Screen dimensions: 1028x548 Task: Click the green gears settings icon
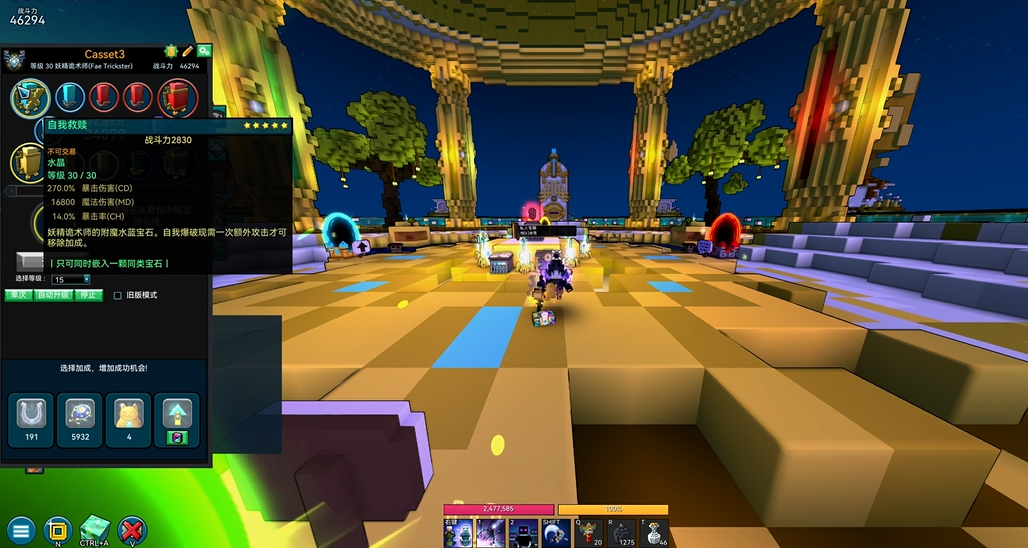pos(203,51)
